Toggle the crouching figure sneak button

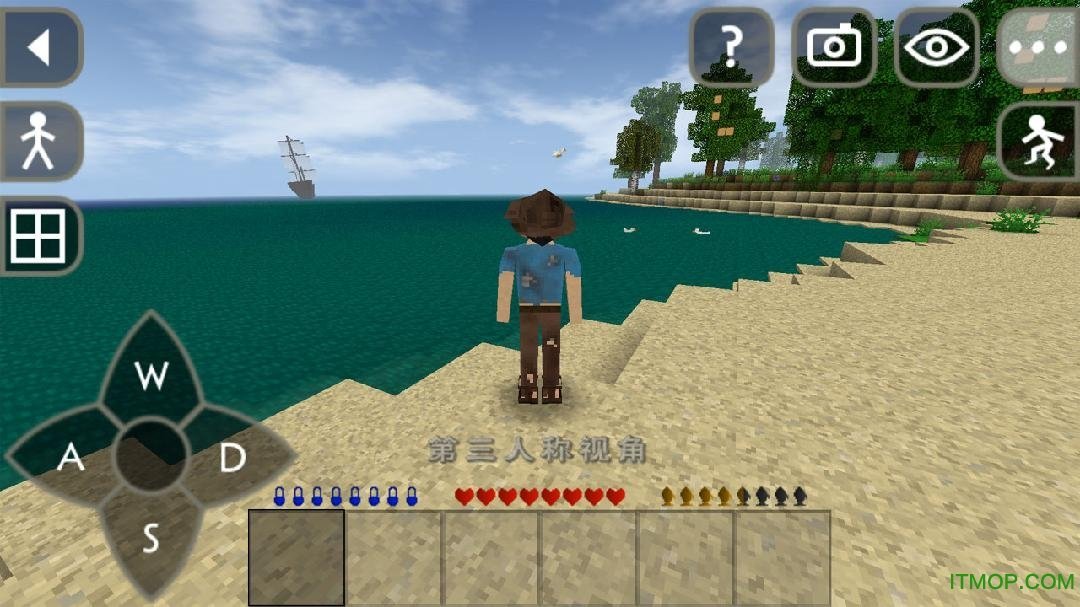(x=1038, y=141)
